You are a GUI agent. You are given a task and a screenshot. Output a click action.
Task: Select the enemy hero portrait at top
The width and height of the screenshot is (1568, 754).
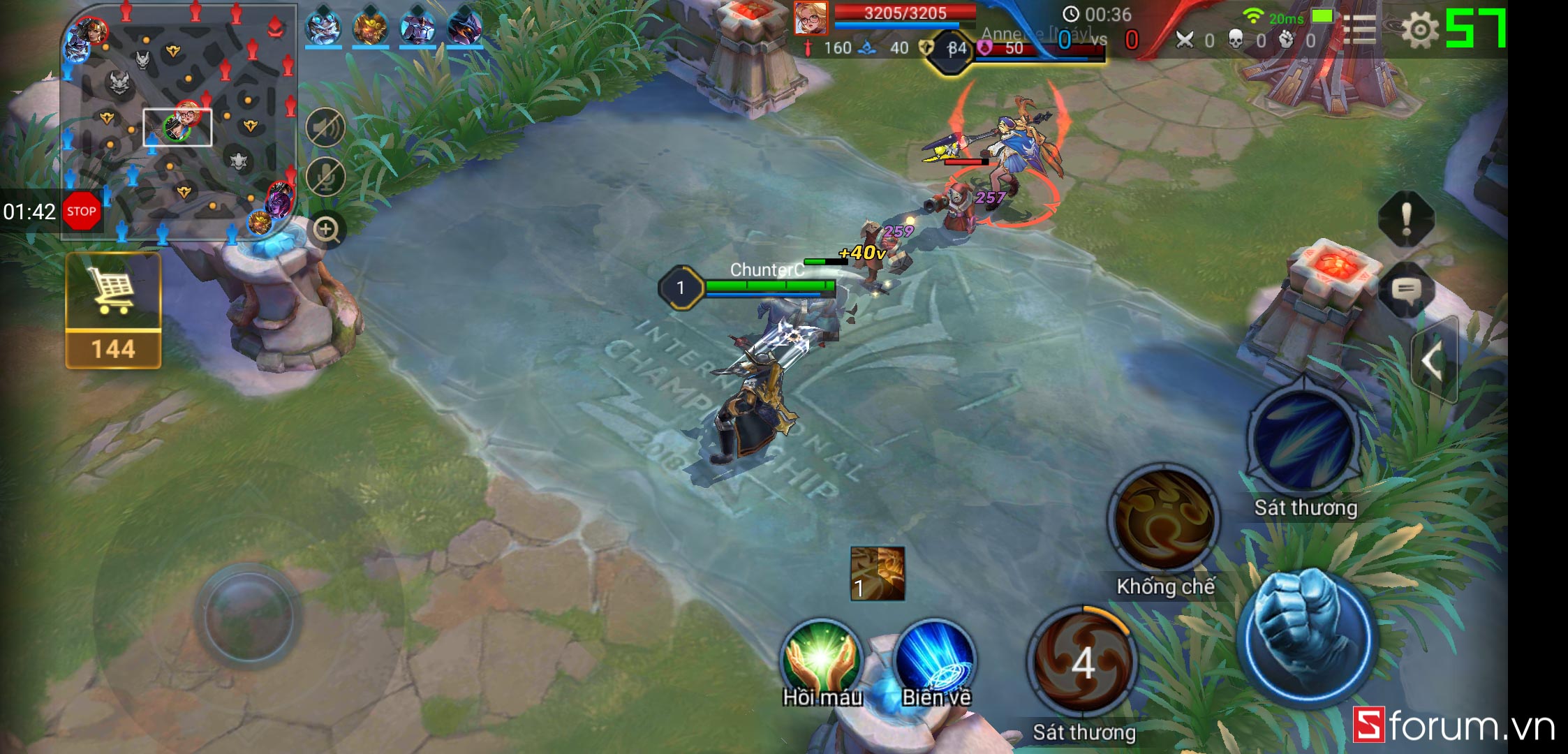coord(811,18)
